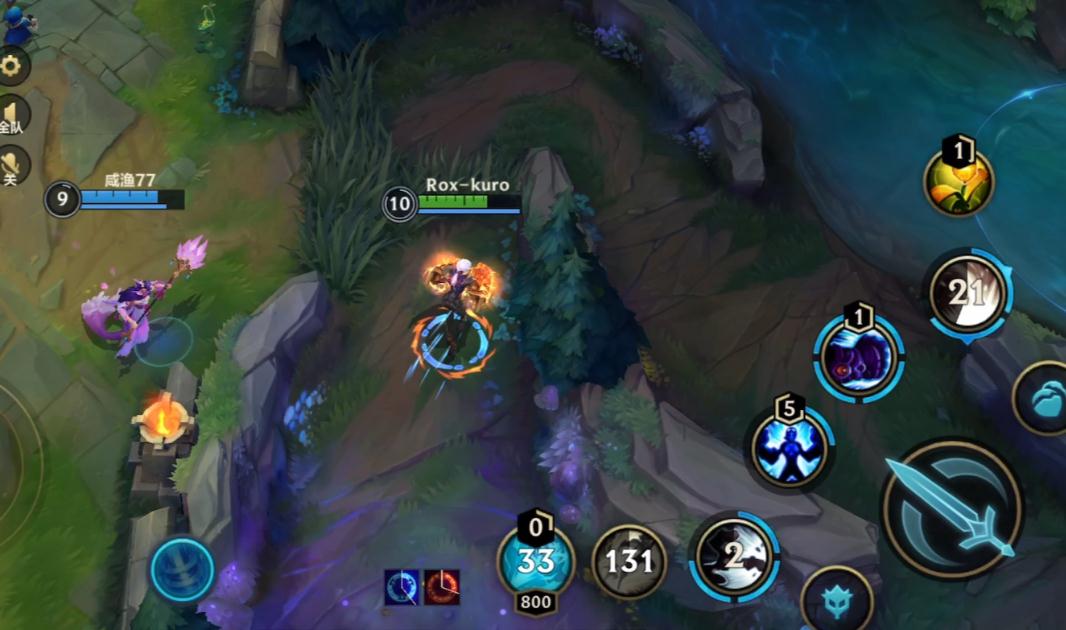The image size is (1066, 630).
Task: Cast the ability showing 2 second cooldown
Action: (x=734, y=558)
